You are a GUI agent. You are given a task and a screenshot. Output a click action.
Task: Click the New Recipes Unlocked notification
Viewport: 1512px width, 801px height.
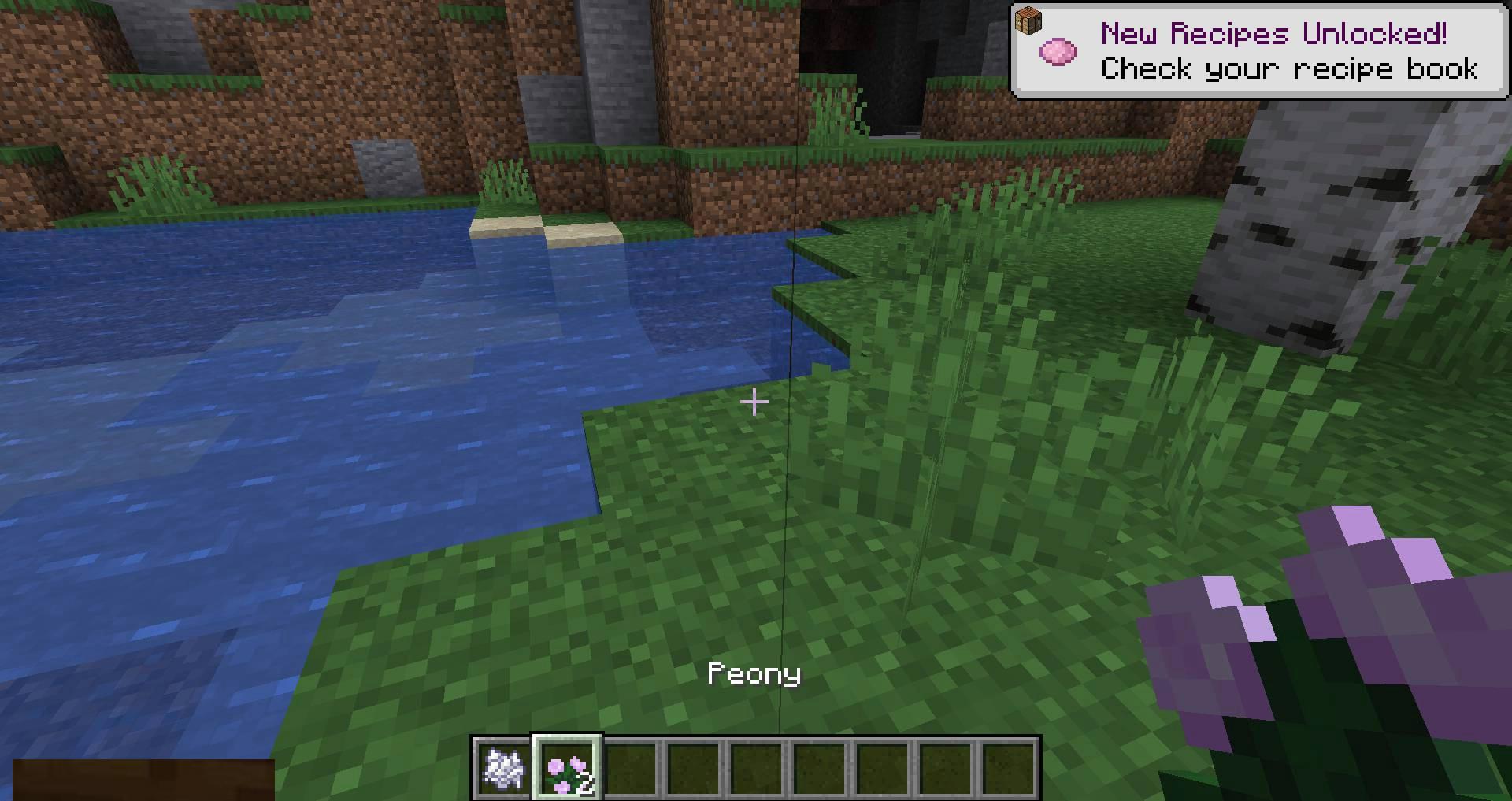click(1259, 51)
